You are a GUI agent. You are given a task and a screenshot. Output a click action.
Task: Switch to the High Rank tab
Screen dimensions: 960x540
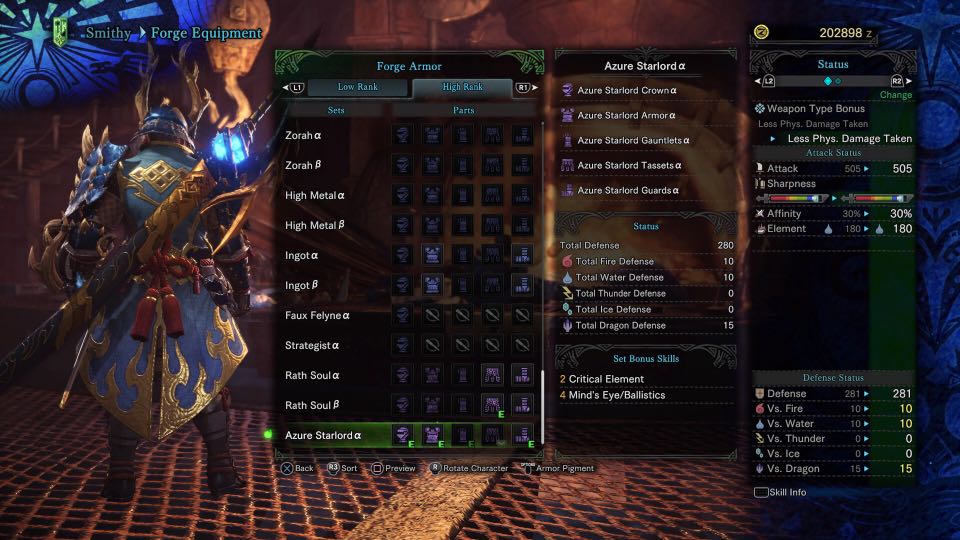(462, 87)
